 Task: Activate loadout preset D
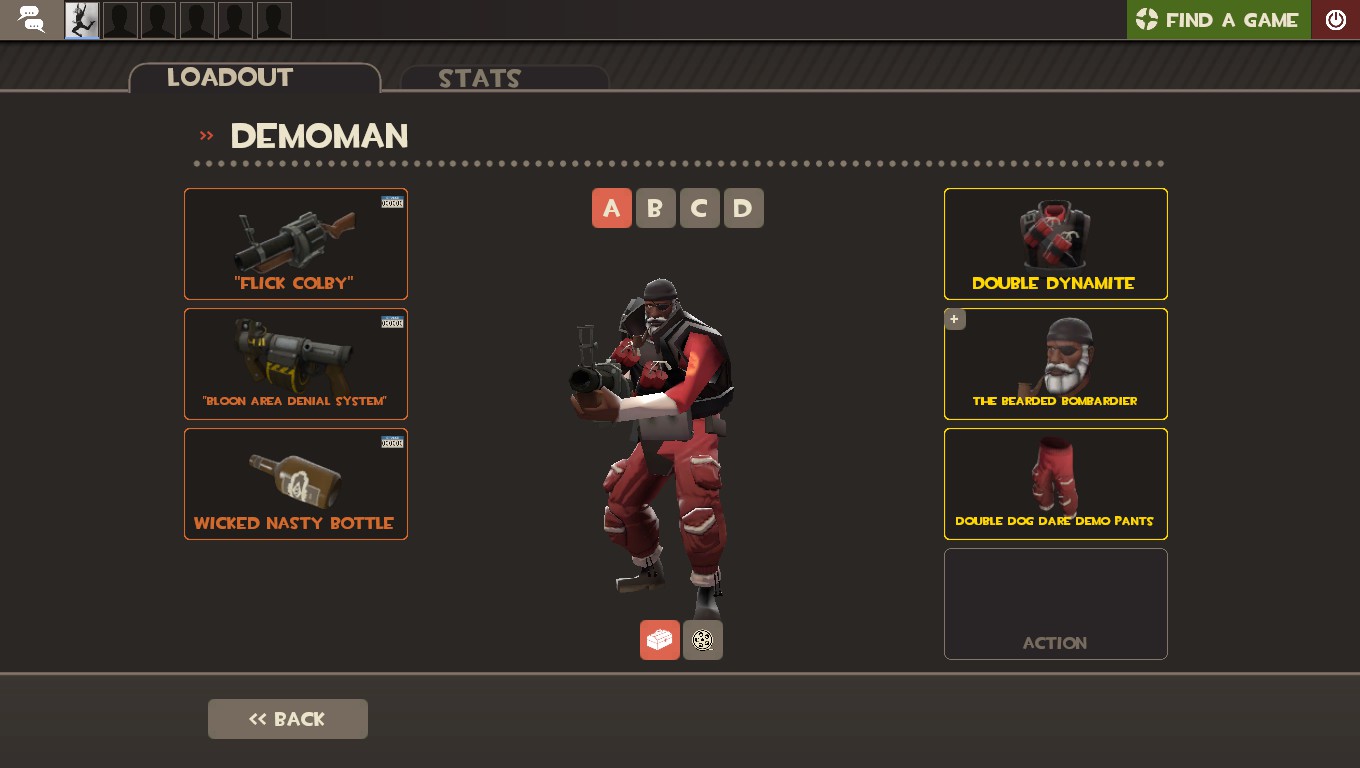(x=744, y=208)
